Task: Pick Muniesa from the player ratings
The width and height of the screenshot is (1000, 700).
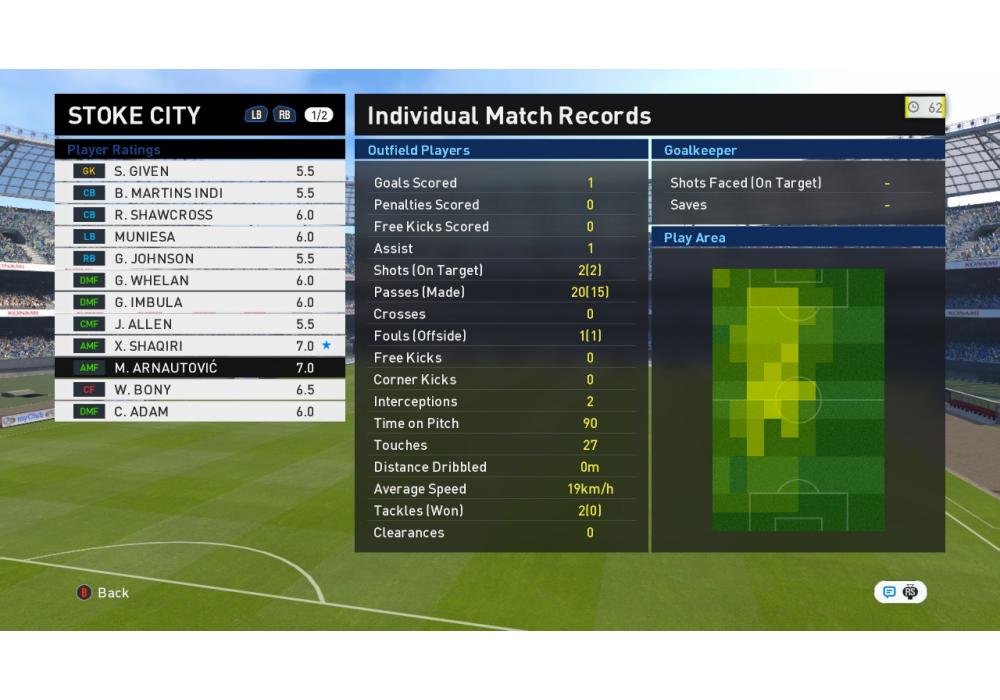Action: coord(200,237)
